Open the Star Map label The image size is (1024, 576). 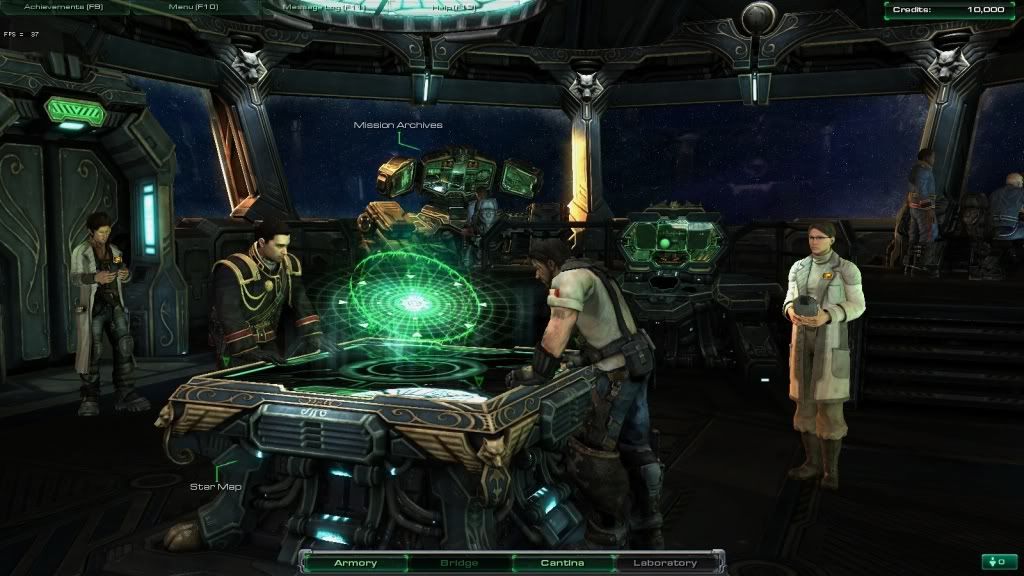(215, 487)
